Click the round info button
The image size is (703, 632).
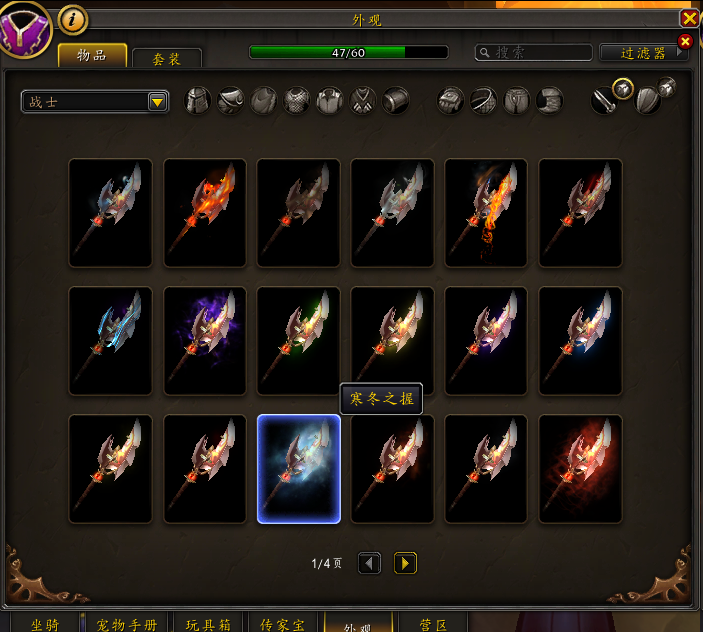pyautogui.click(x=73, y=18)
